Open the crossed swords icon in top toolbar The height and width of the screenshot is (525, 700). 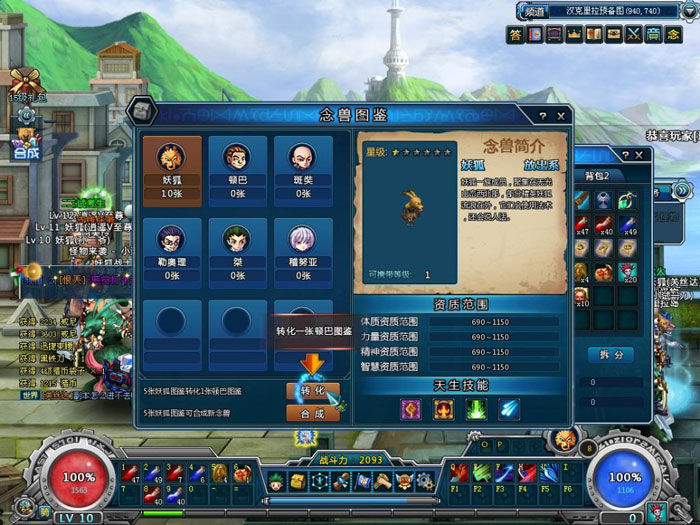633,34
